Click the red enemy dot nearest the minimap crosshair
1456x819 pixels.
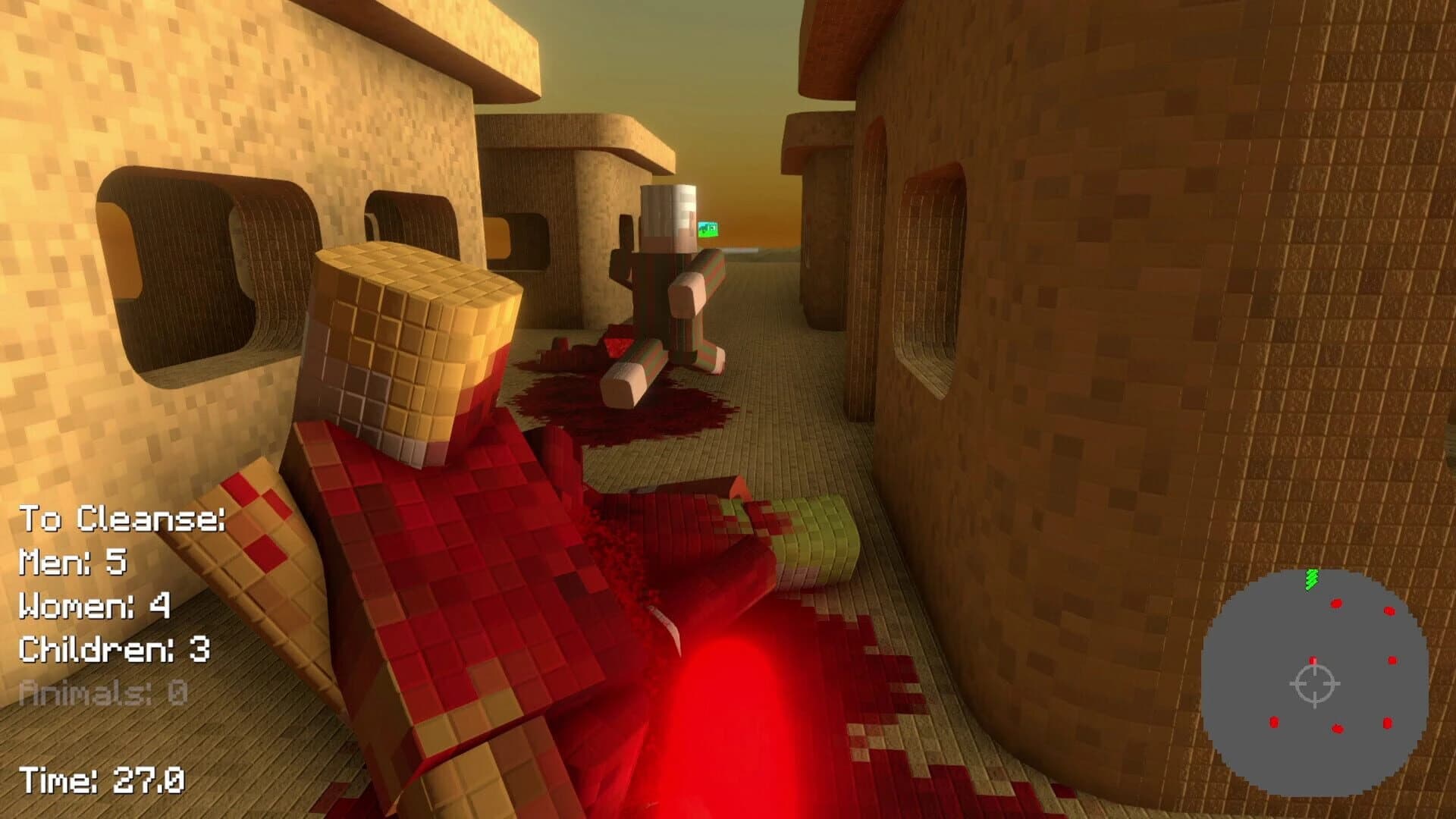1313,660
